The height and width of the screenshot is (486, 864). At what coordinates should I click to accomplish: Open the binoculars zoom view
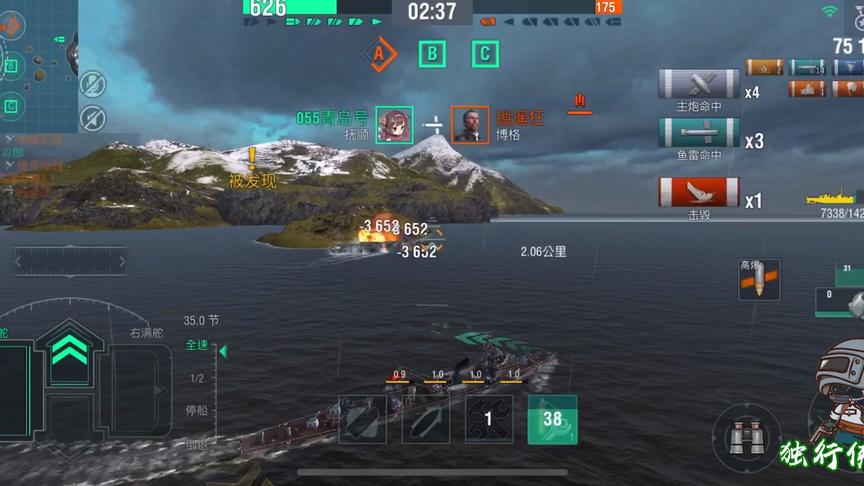click(746, 437)
